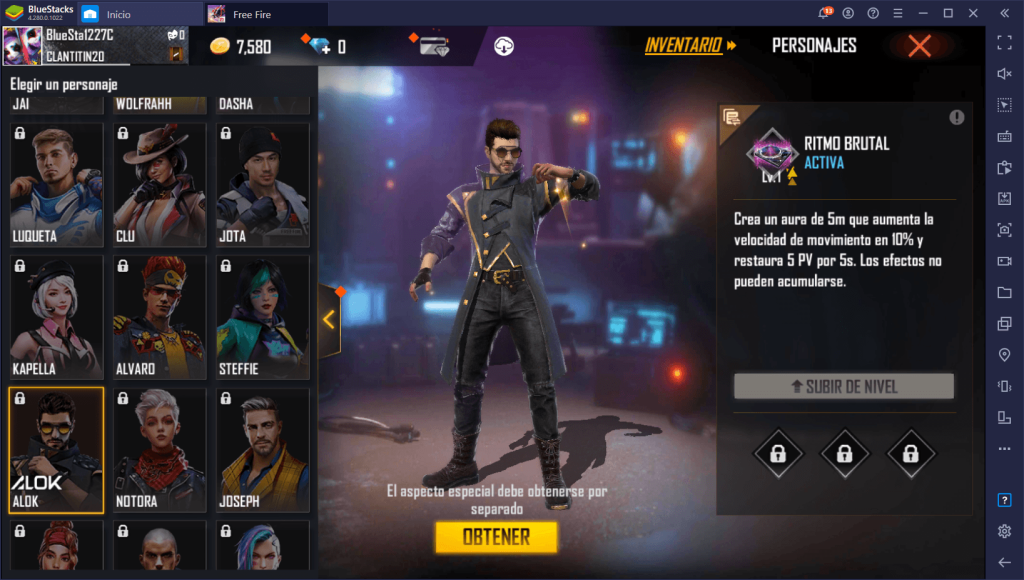
Task: Select the Alok character tile
Action: [x=56, y=449]
